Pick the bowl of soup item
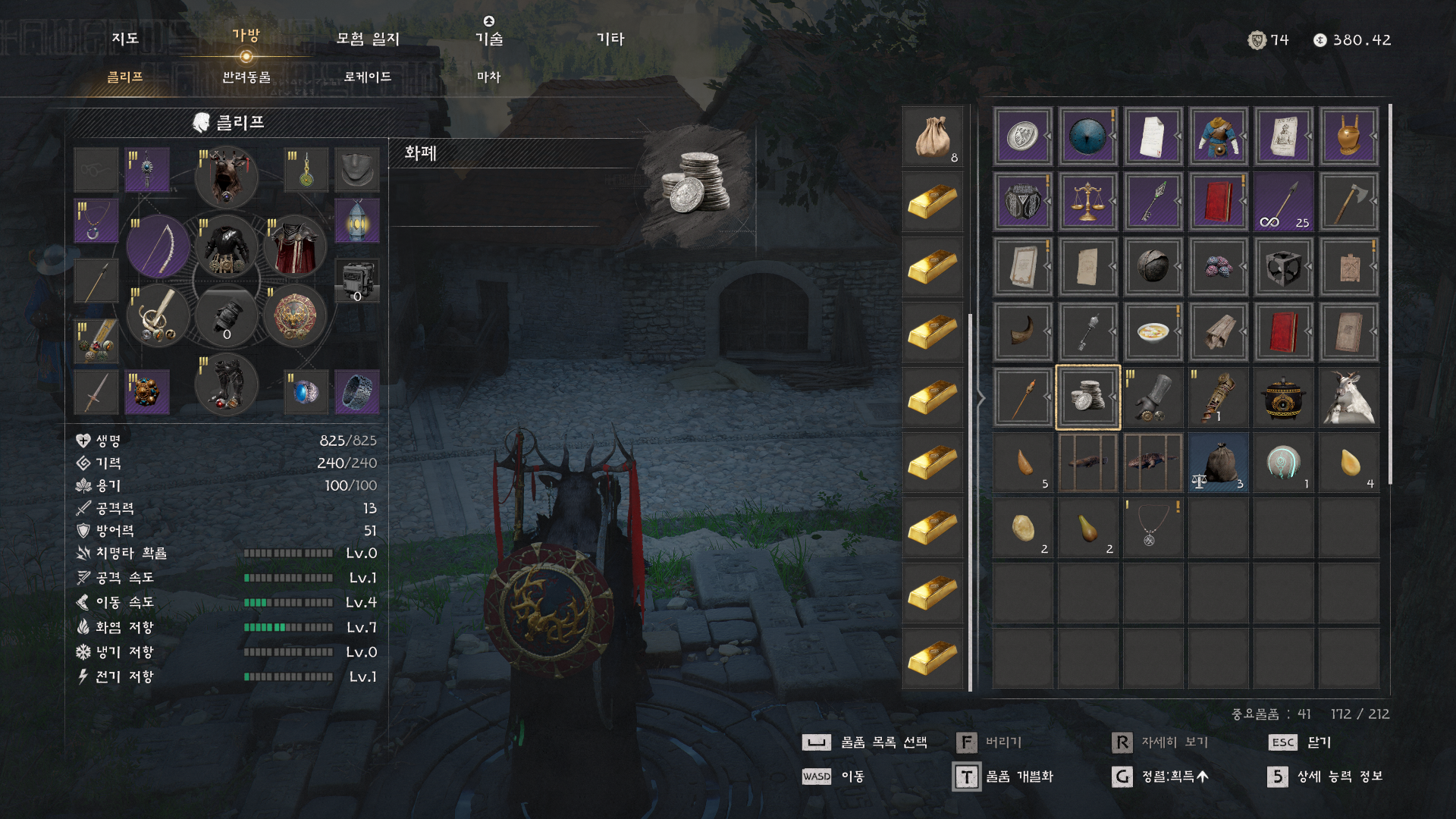Image resolution: width=1456 pixels, height=819 pixels. point(1153,332)
